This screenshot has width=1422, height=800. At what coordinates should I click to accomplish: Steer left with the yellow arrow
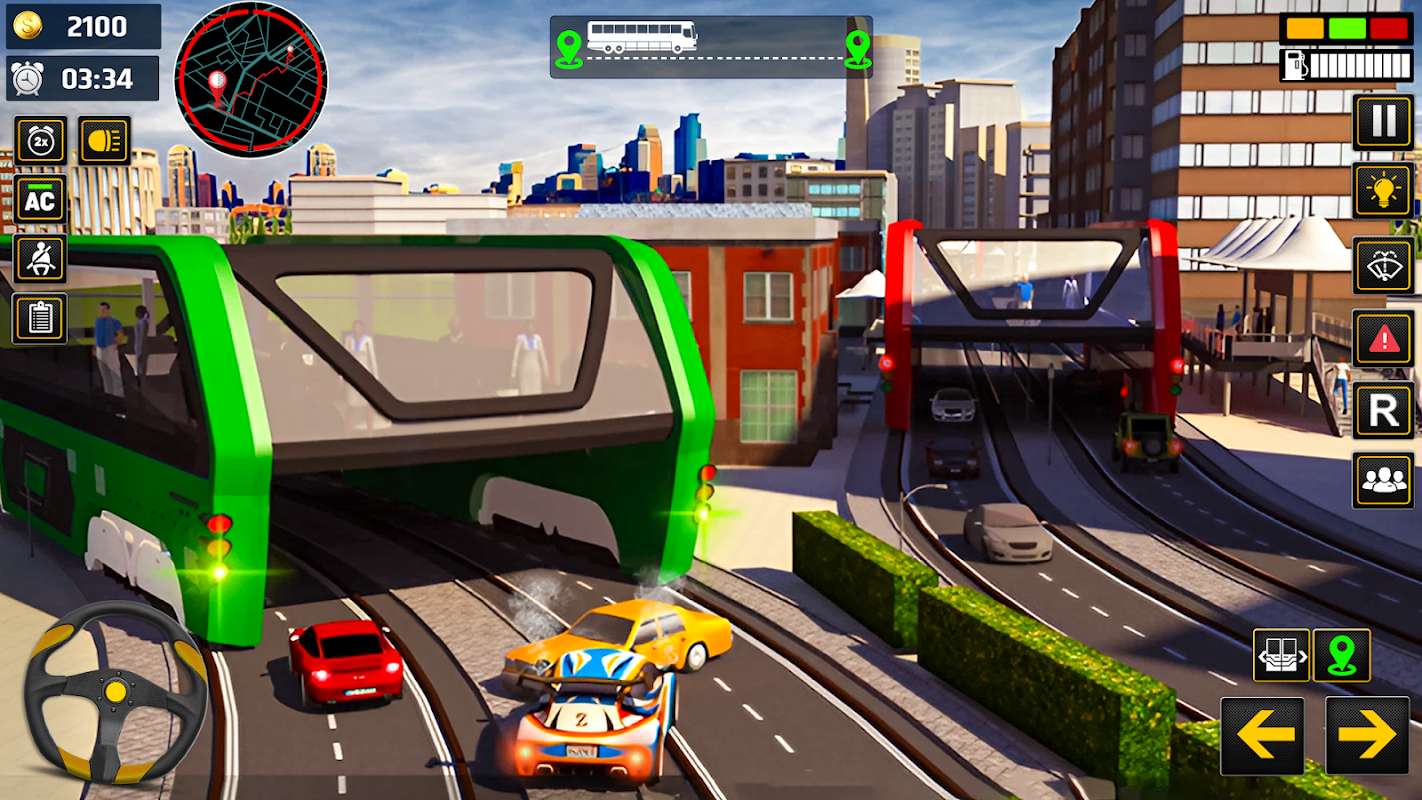(x=1262, y=737)
